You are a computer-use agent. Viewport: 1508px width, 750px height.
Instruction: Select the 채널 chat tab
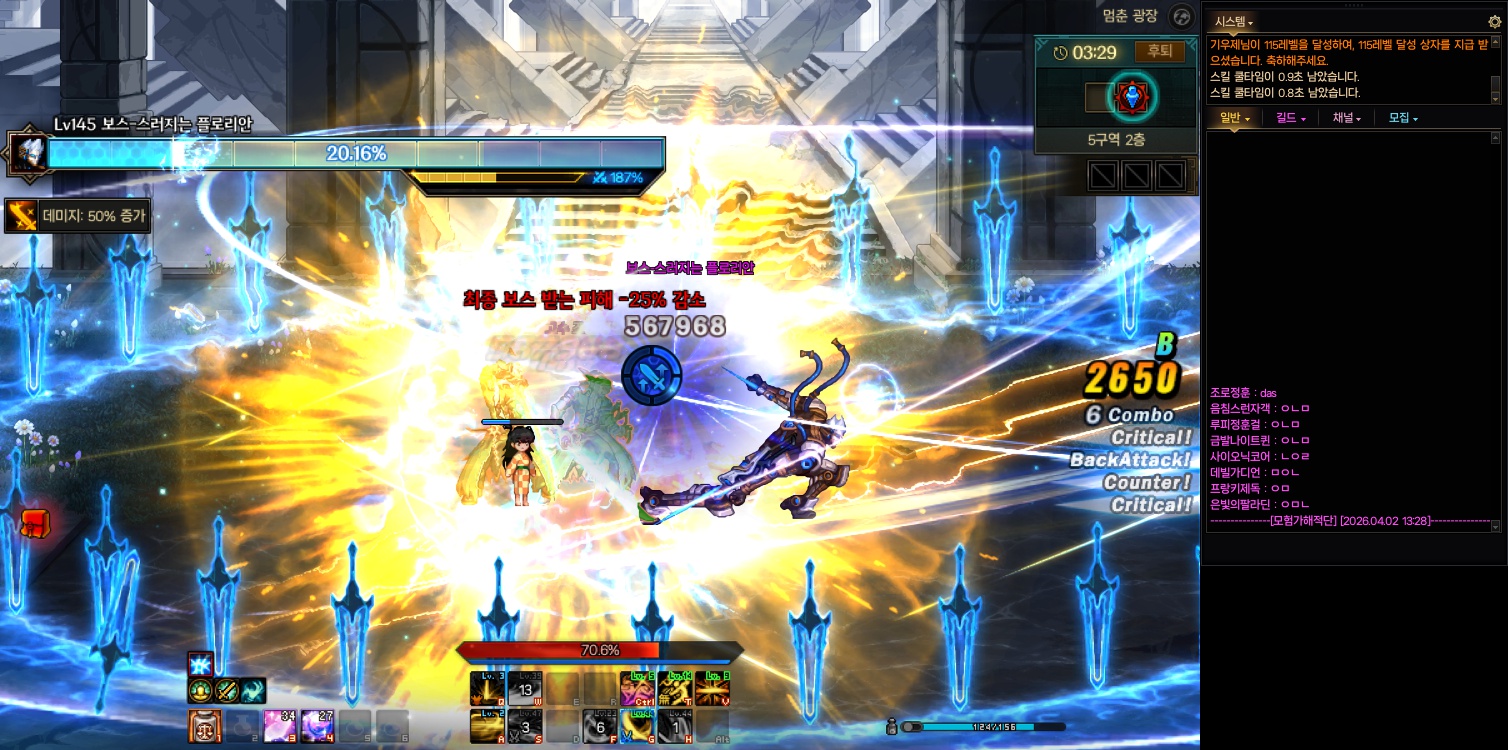pyautogui.click(x=1346, y=118)
